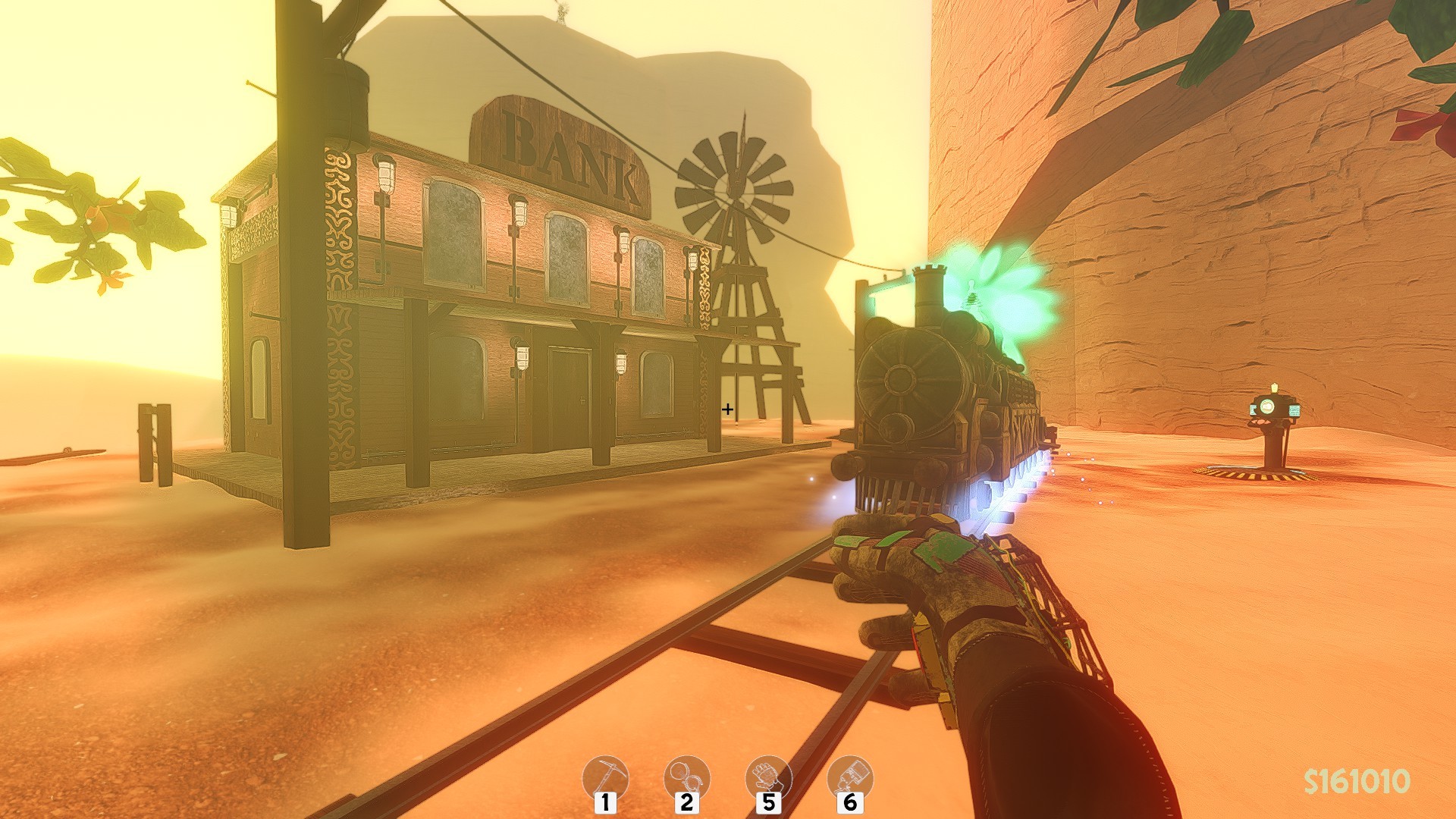1456x819 pixels.
Task: Toggle the slot 1 keybind label
Action: pos(604,802)
